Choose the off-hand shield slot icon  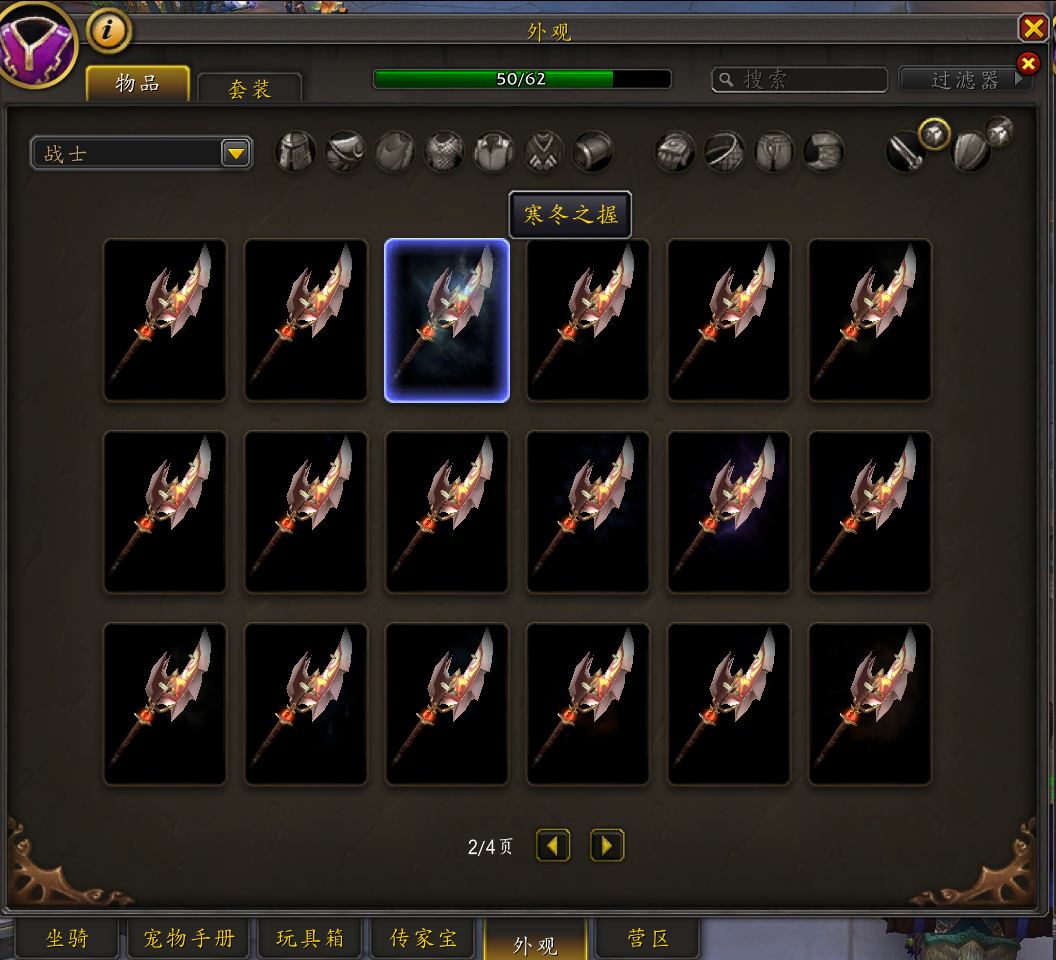[x=969, y=153]
